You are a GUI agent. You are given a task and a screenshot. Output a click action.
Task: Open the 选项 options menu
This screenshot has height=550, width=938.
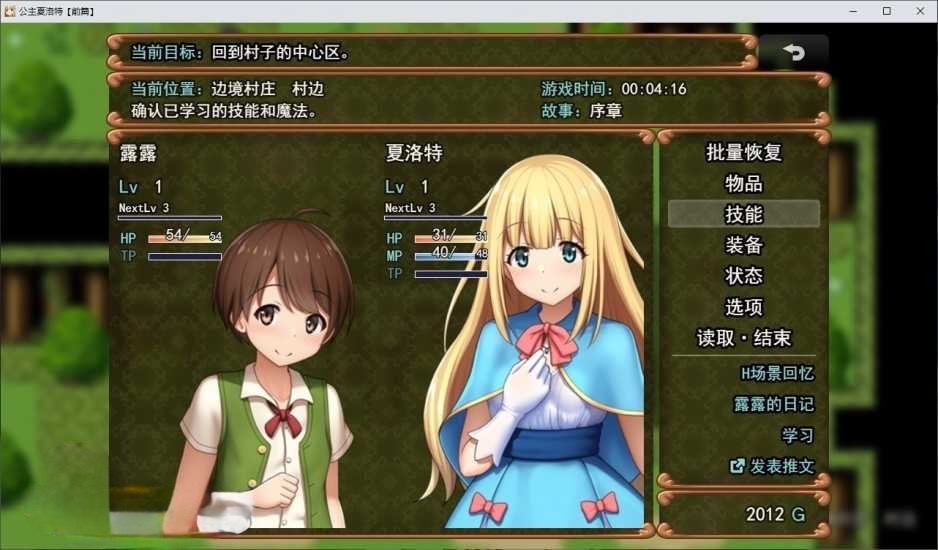coord(743,307)
